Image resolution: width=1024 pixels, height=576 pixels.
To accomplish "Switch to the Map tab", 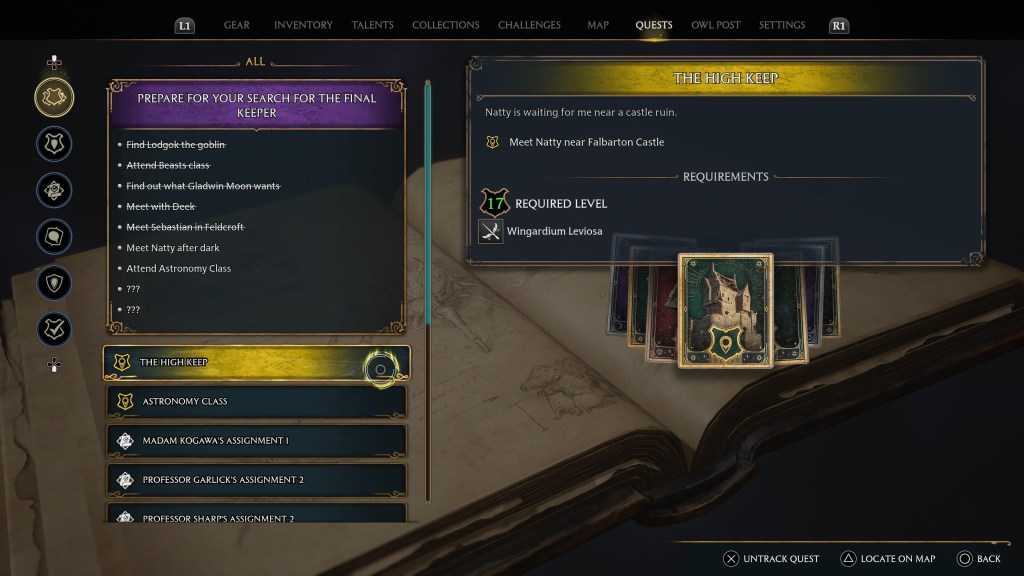I will 597,25.
